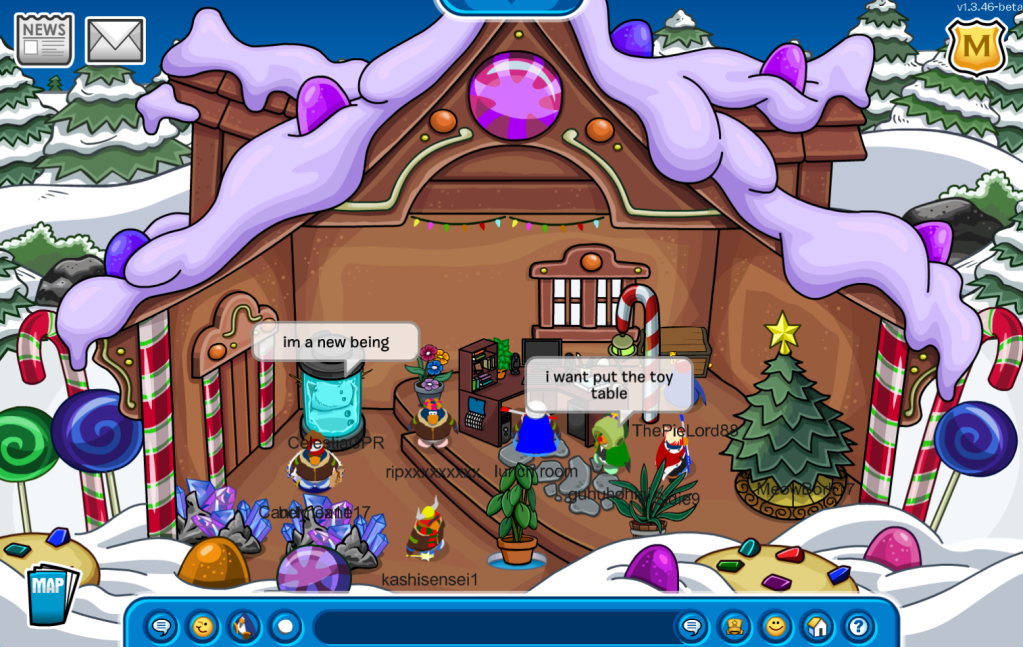
Task: Open the smiley face friends list
Action: click(x=775, y=627)
